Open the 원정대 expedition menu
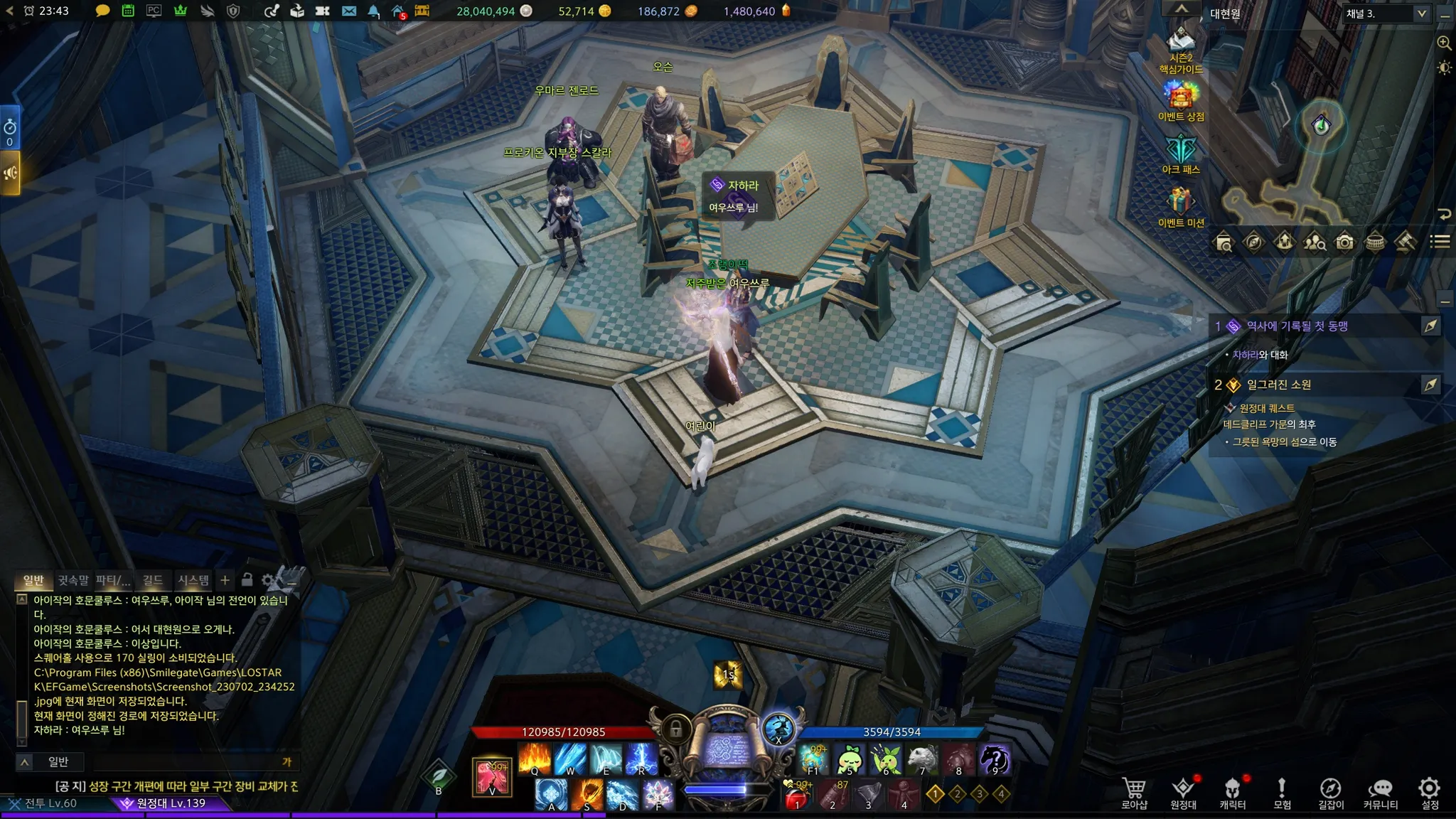The width and height of the screenshot is (1456, 819). 1183,792
